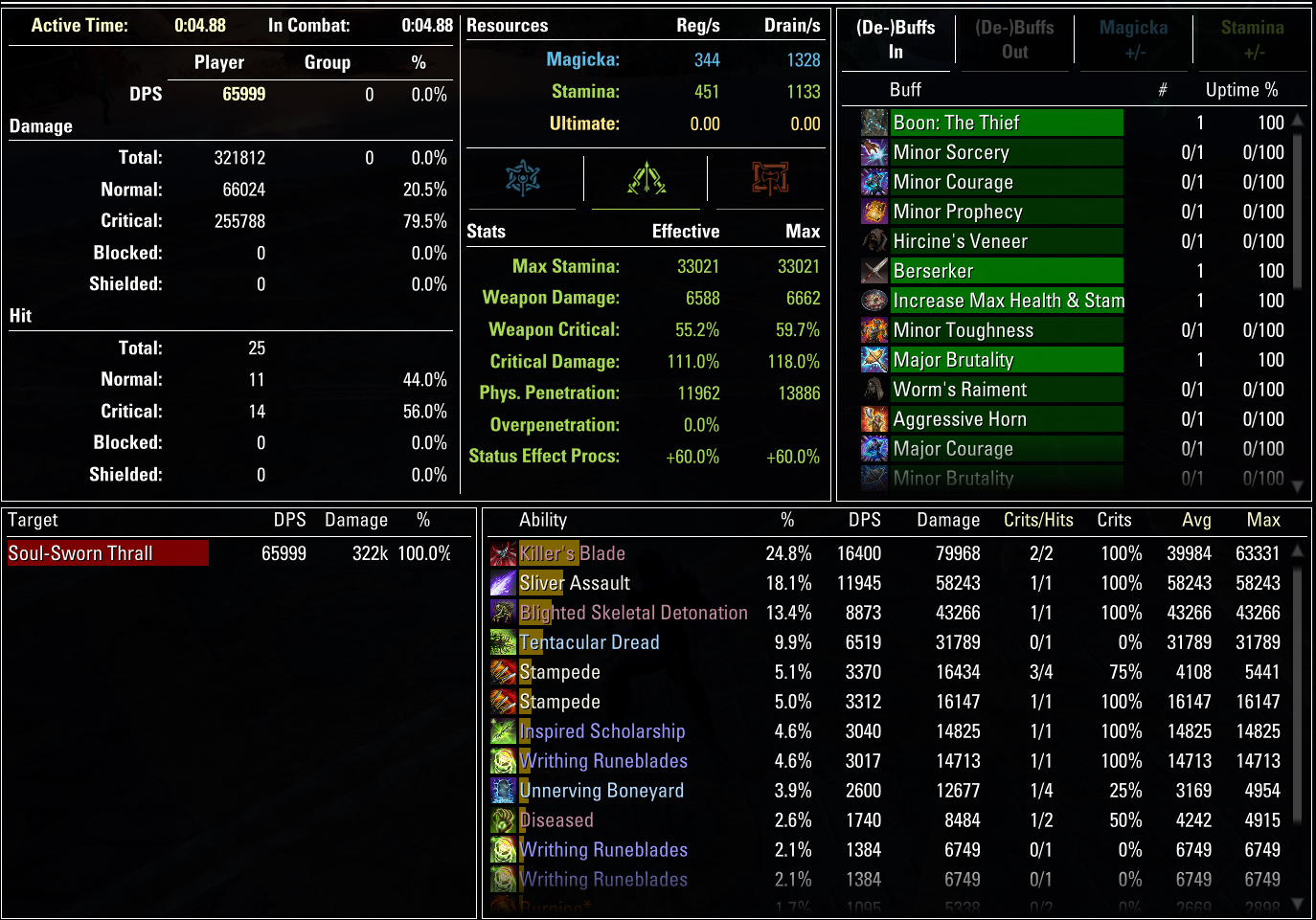1316x920 pixels.
Task: Select the first Stampede ability icon
Action: pyautogui.click(x=503, y=672)
